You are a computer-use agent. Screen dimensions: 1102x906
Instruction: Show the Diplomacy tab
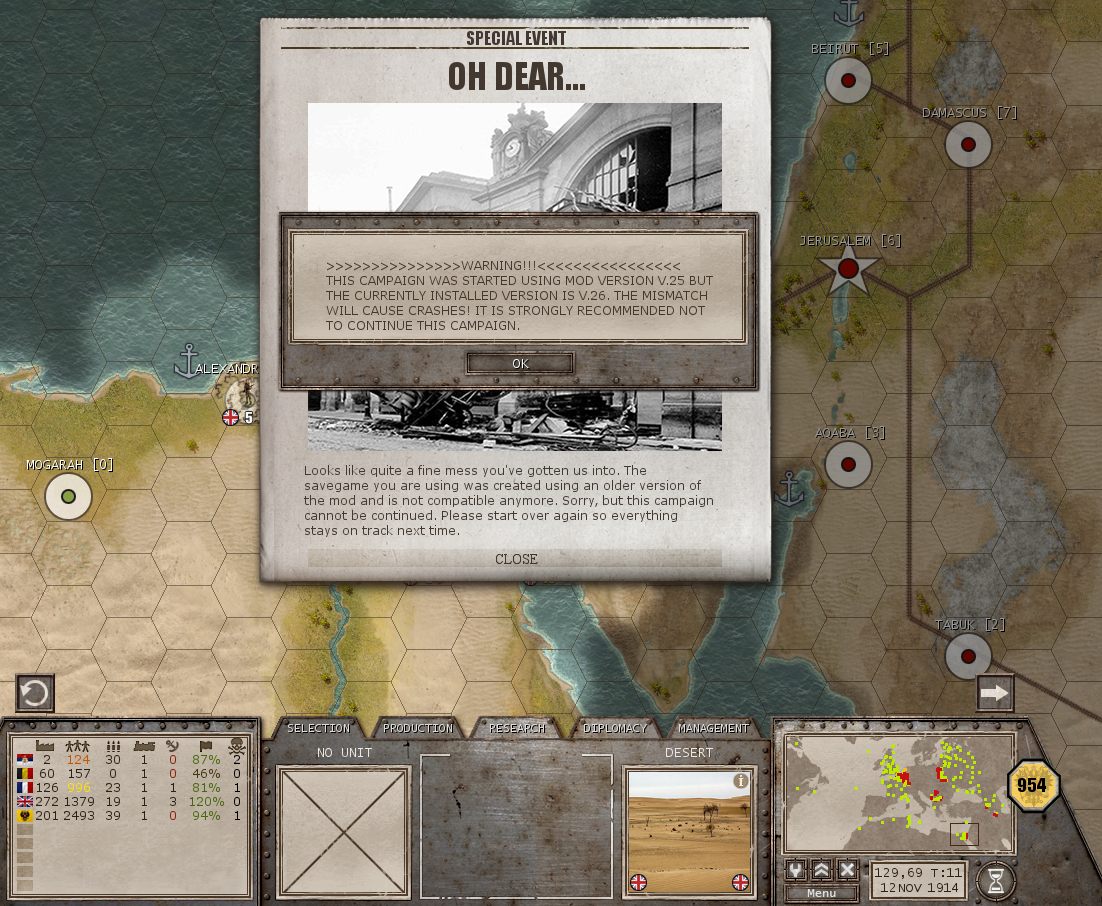coord(615,728)
